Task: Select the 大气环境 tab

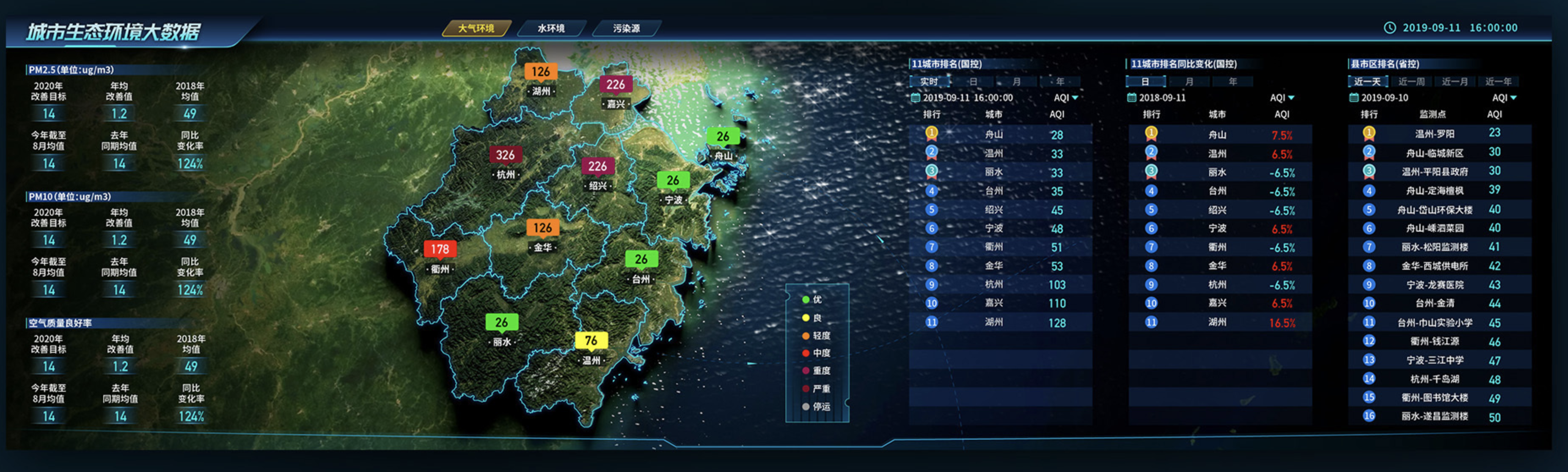Action: pos(476,29)
